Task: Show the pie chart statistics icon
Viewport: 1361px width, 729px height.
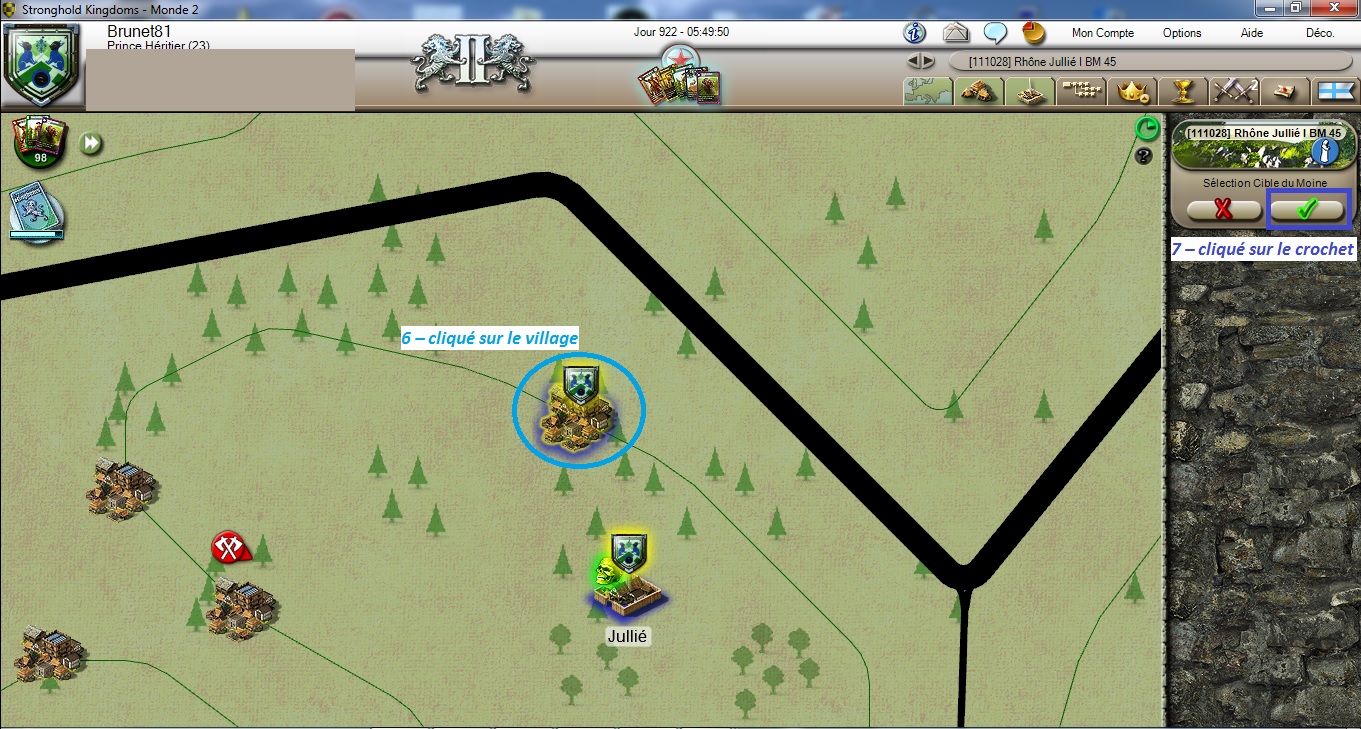Action: (x=1033, y=32)
